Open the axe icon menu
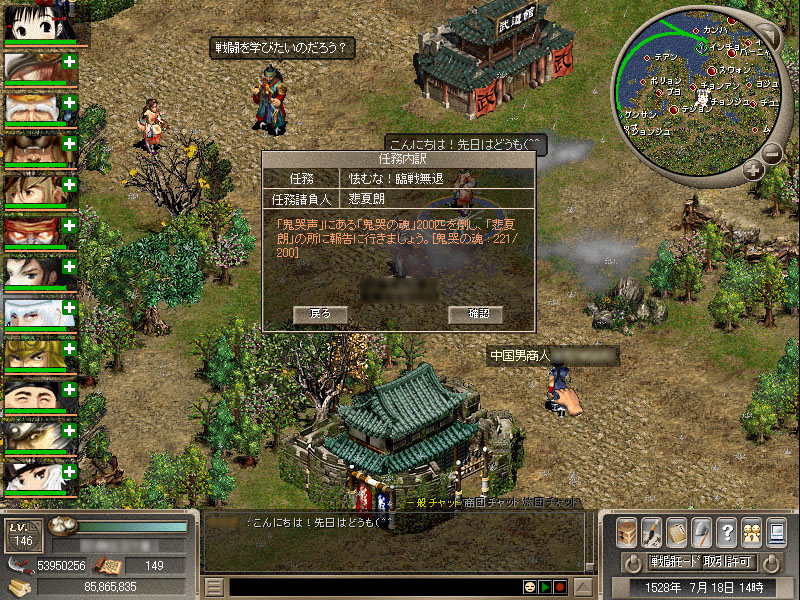The image size is (800, 600). [702, 531]
